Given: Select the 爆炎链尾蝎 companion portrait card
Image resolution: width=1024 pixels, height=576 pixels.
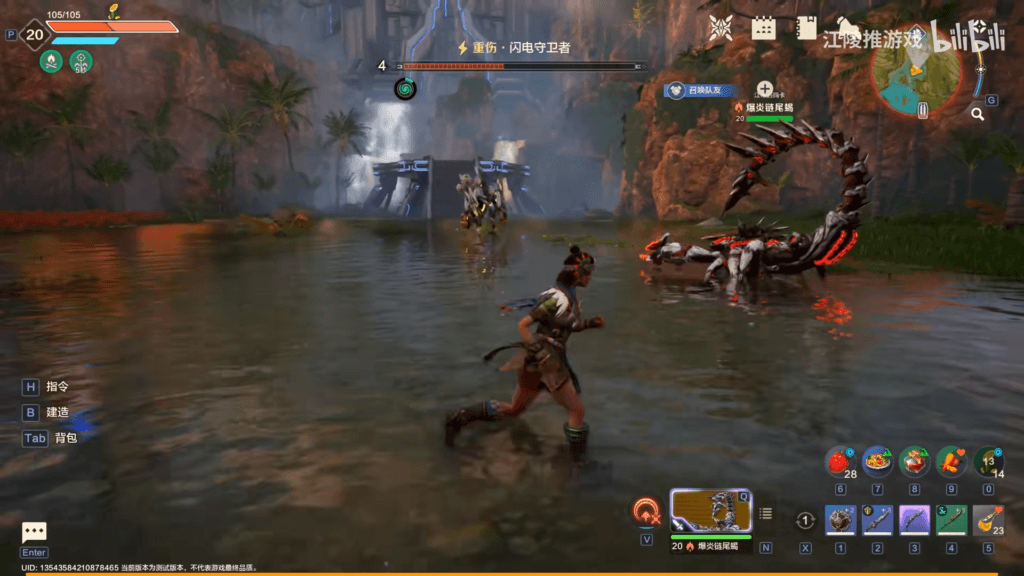Looking at the screenshot, I should (x=710, y=512).
